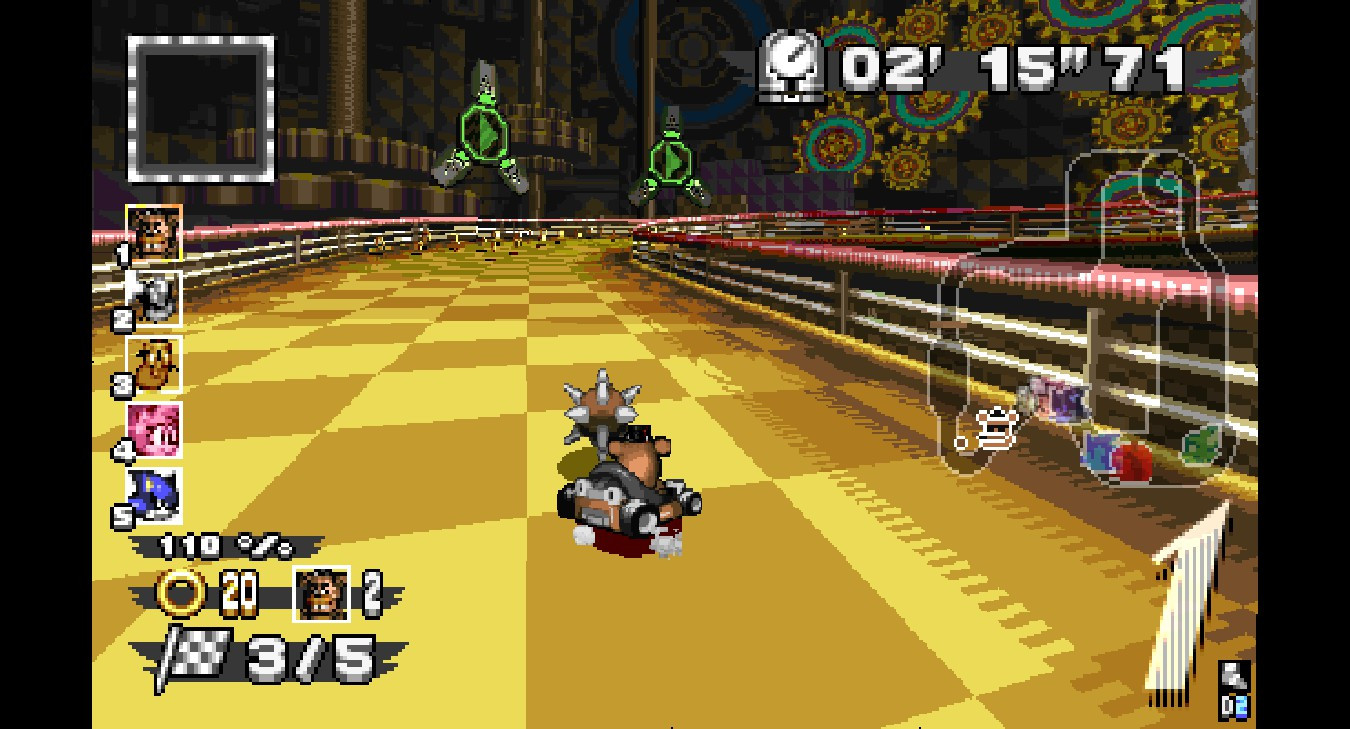The height and width of the screenshot is (729, 1350).
Task: Click the third place racer portrait
Action: 154,360
